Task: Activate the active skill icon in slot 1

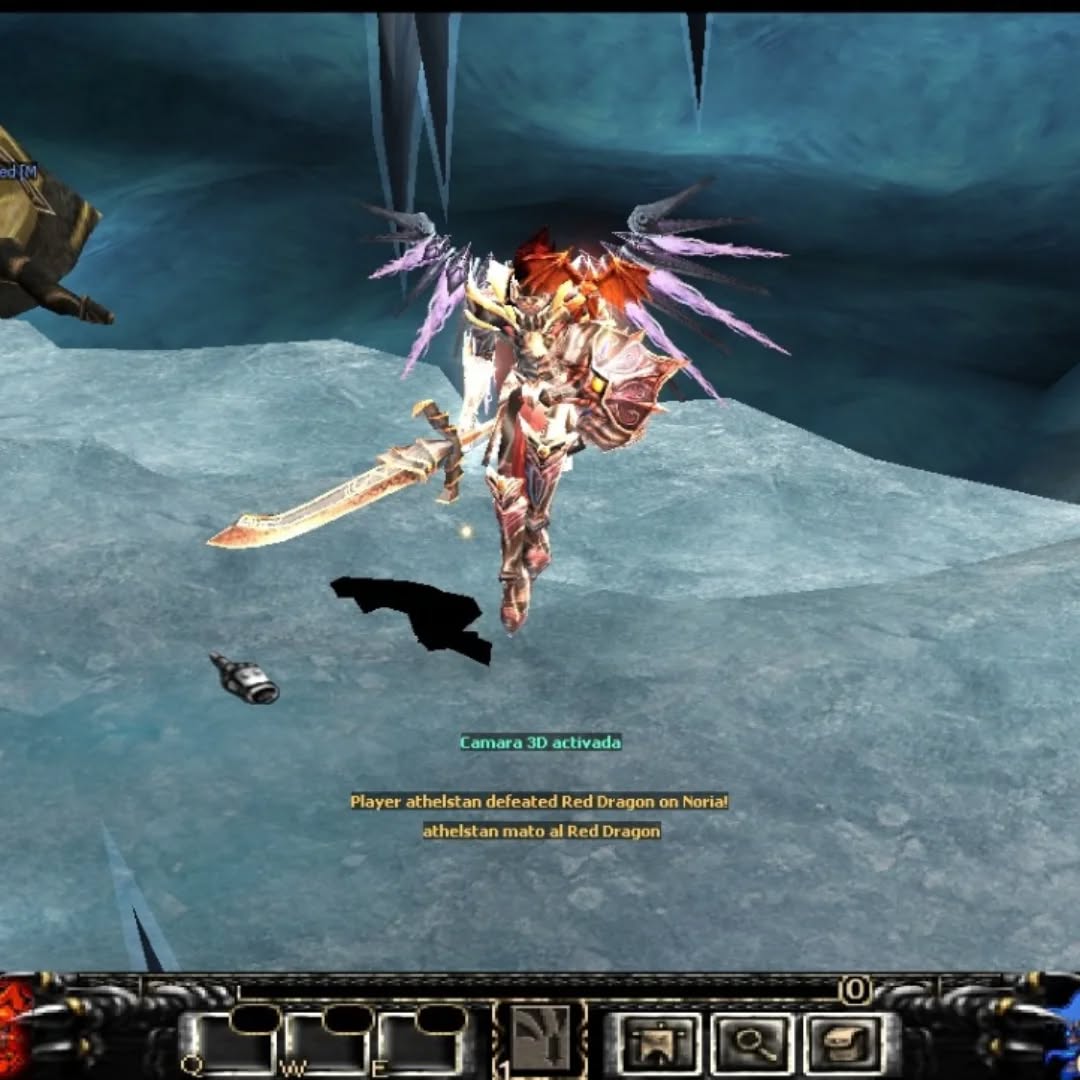Action: [540, 1040]
